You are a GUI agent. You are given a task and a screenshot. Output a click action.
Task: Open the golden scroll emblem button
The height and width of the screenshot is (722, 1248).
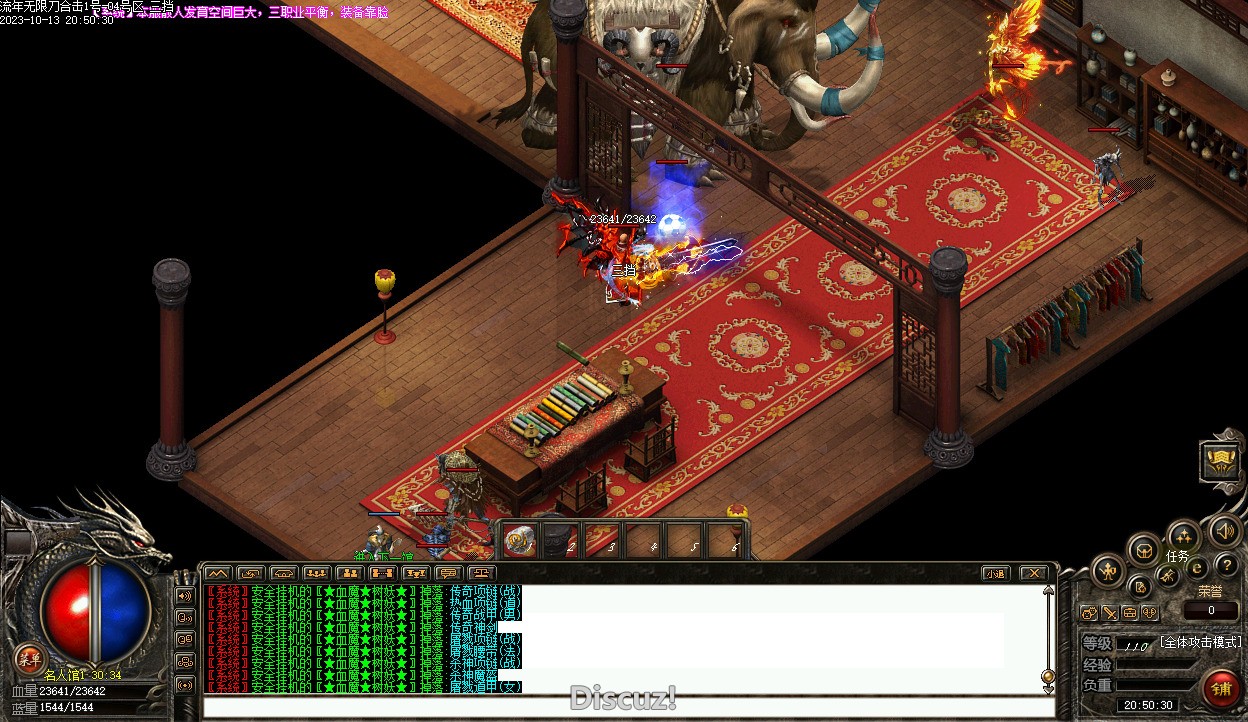[1221, 461]
